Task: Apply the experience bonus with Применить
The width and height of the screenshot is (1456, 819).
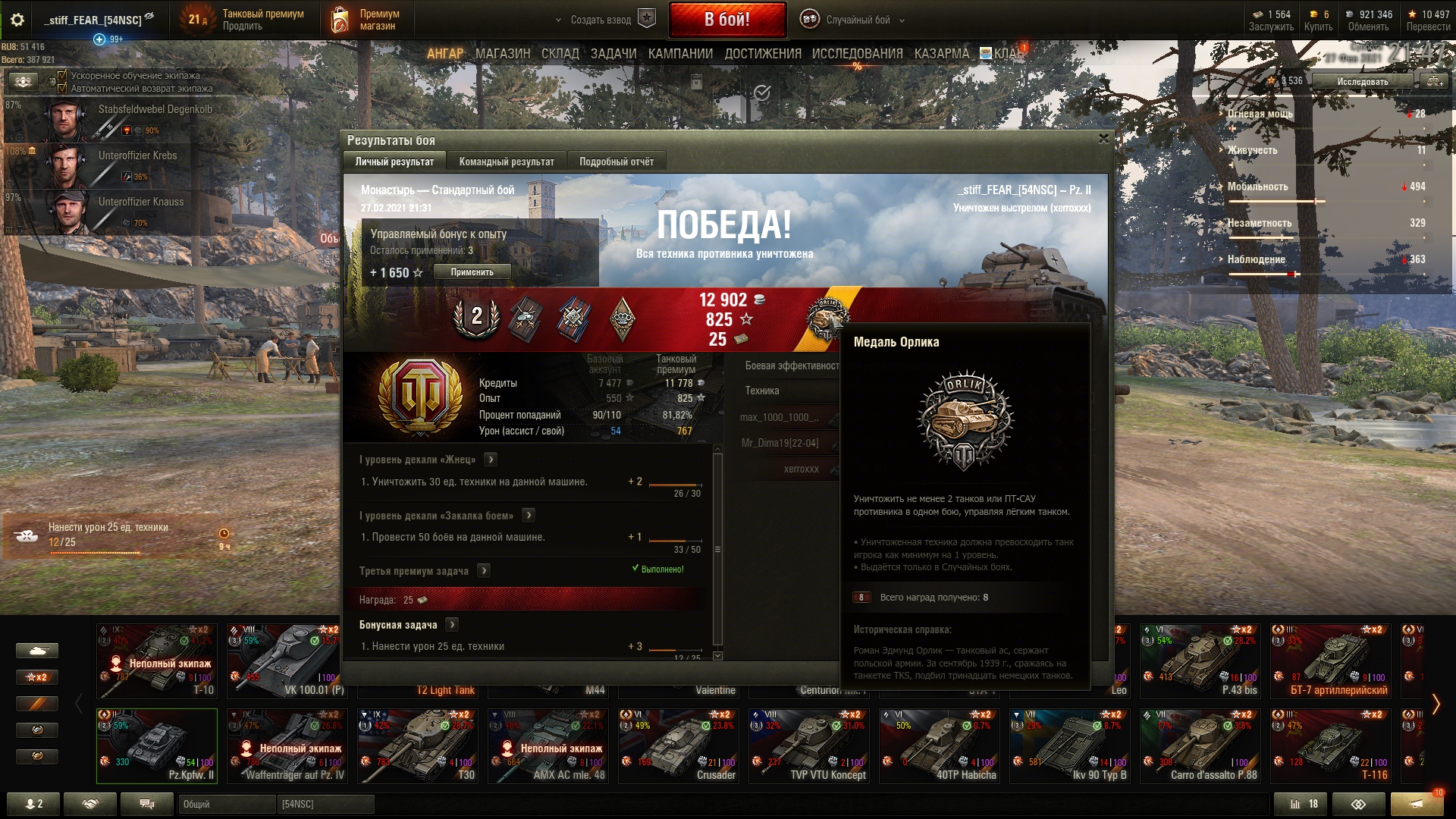Action: pyautogui.click(x=472, y=272)
